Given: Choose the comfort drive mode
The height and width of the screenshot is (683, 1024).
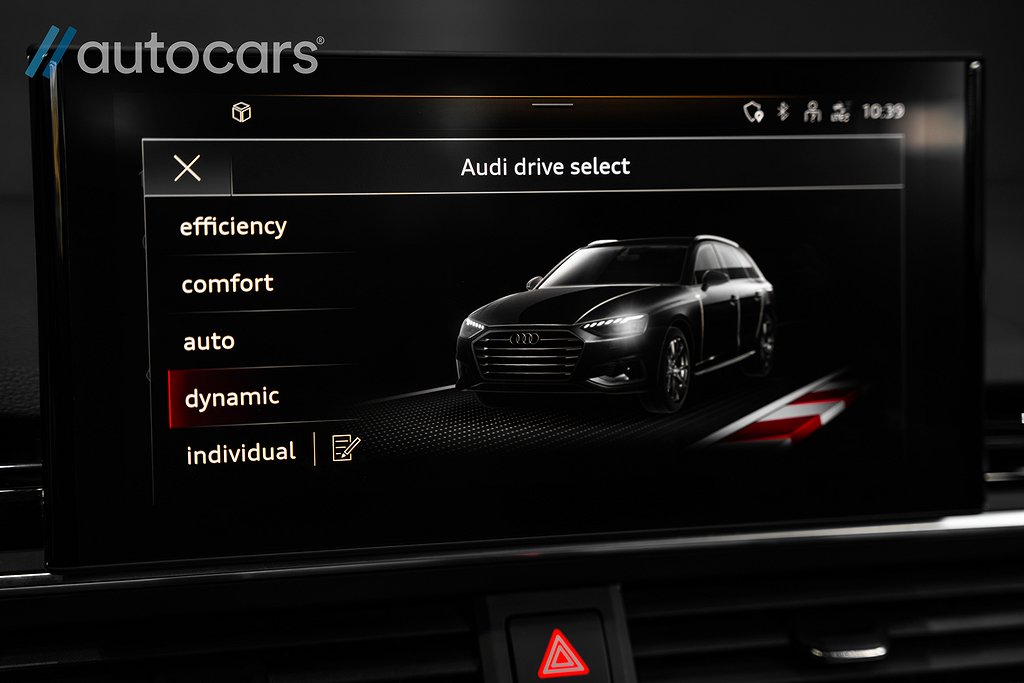Looking at the screenshot, I should point(228,284).
